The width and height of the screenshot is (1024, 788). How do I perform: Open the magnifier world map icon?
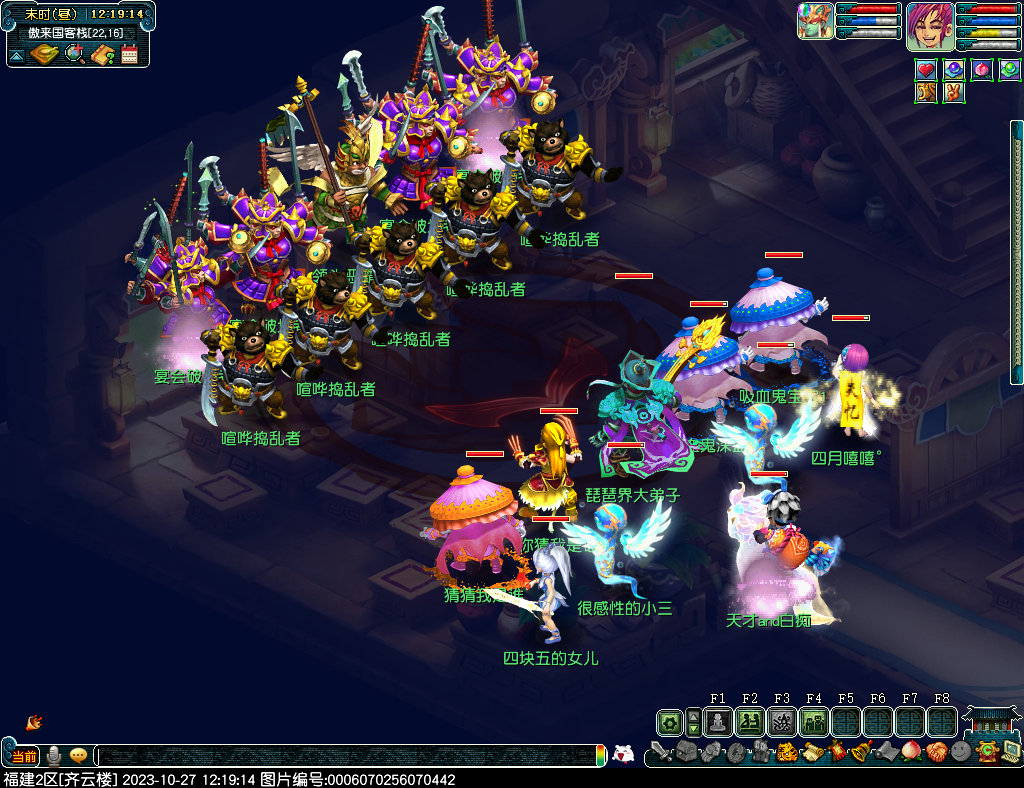pos(74,54)
